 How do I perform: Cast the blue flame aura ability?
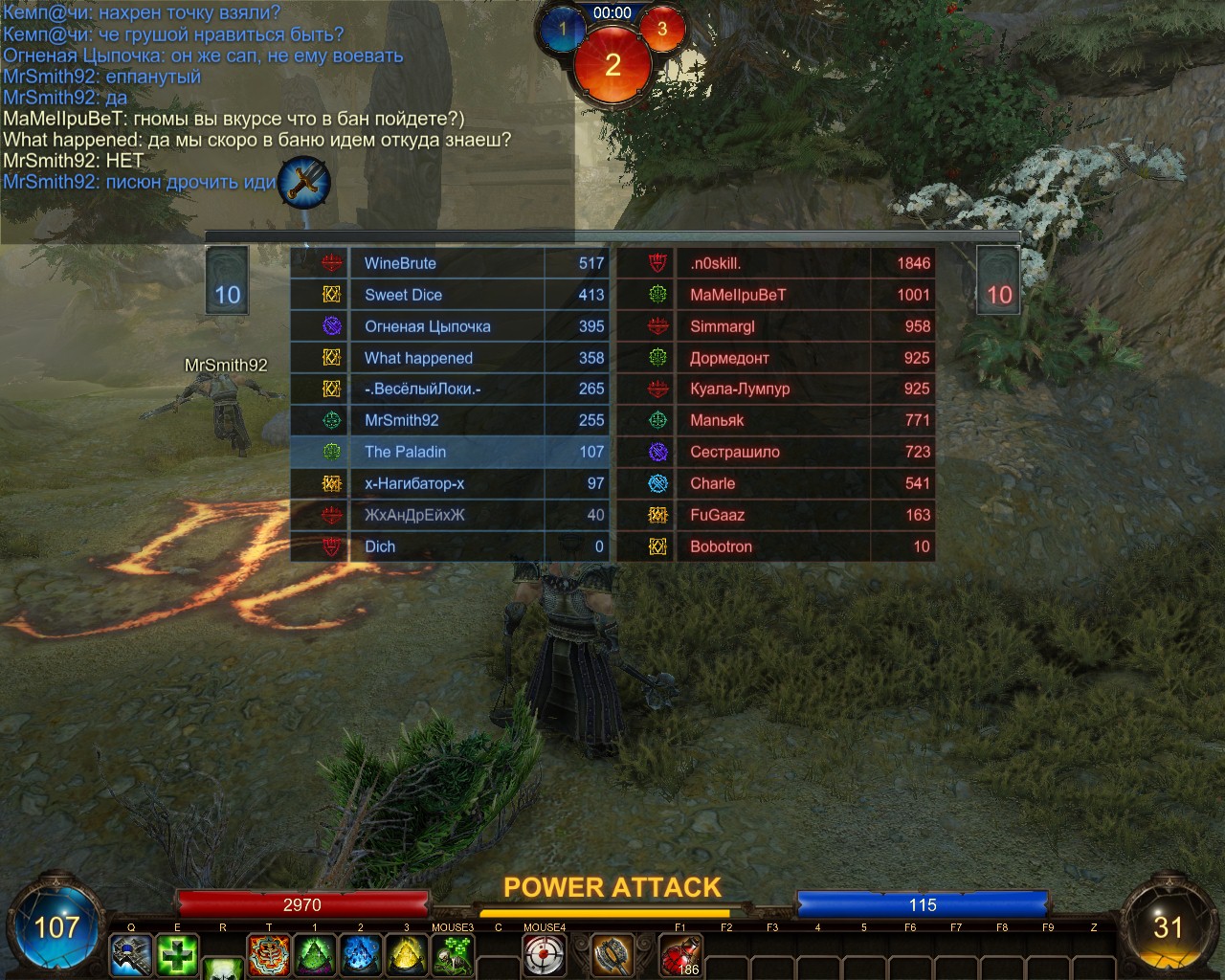361,954
